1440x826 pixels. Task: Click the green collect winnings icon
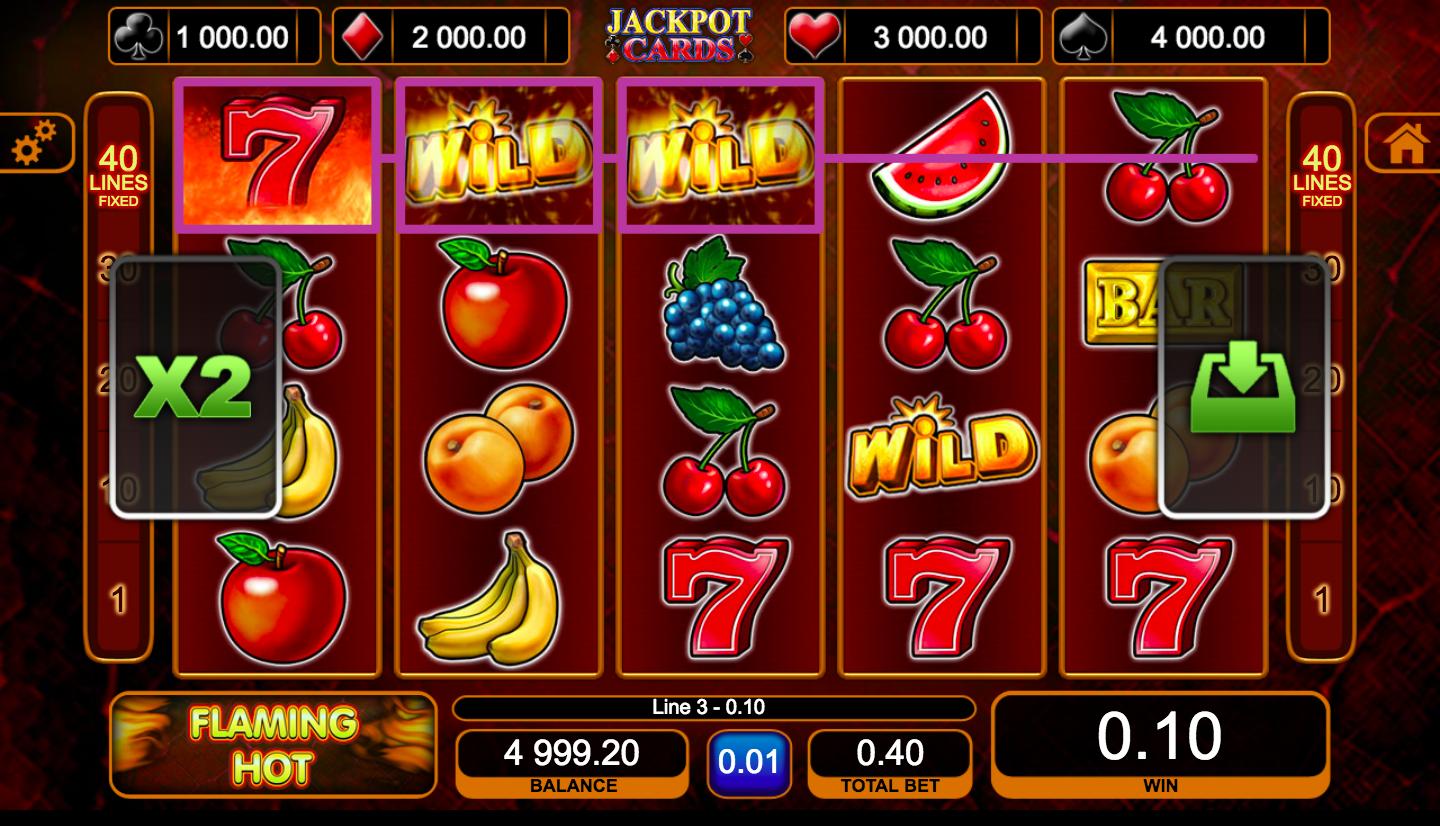pyautogui.click(x=1243, y=383)
